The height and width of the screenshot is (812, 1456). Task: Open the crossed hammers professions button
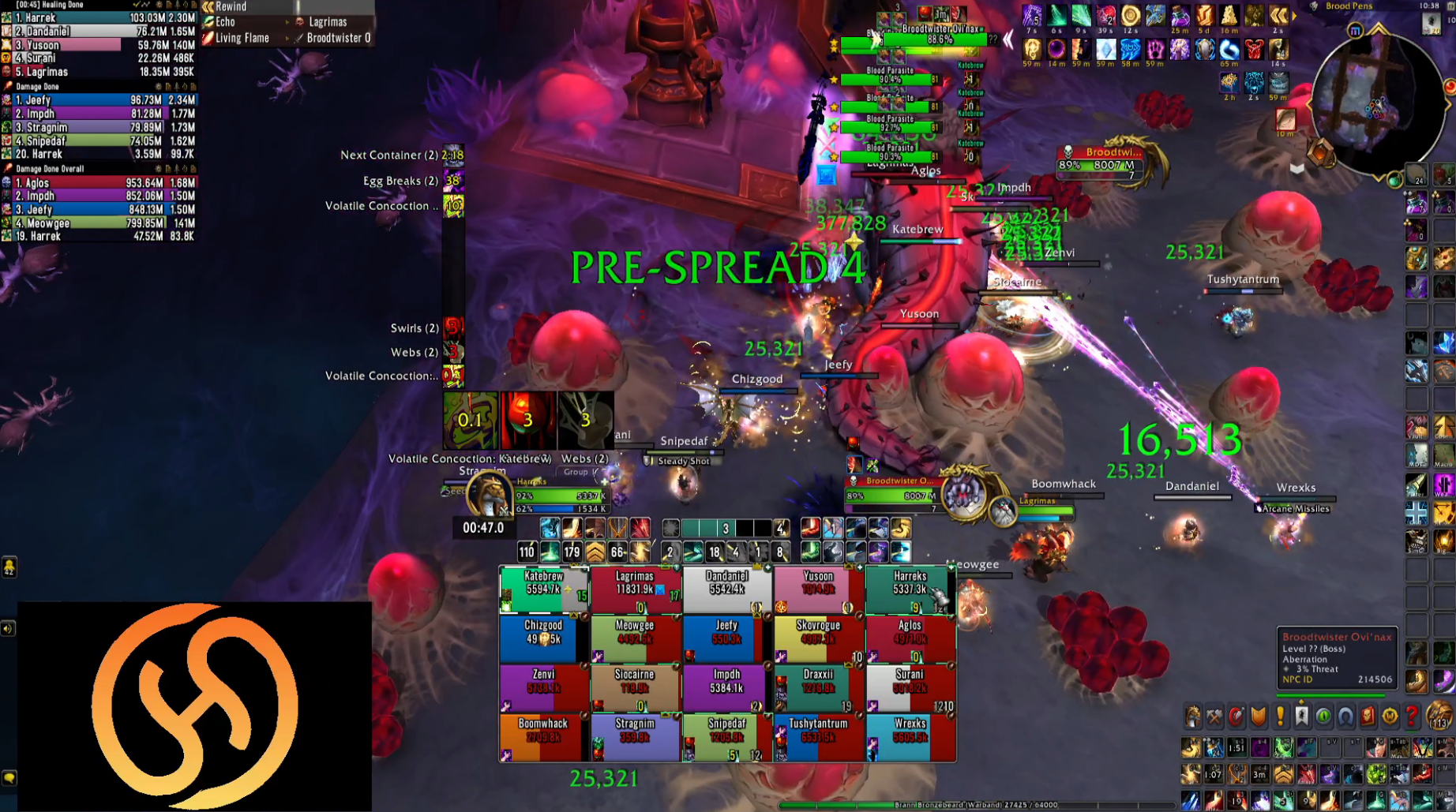pyautogui.click(x=1214, y=716)
